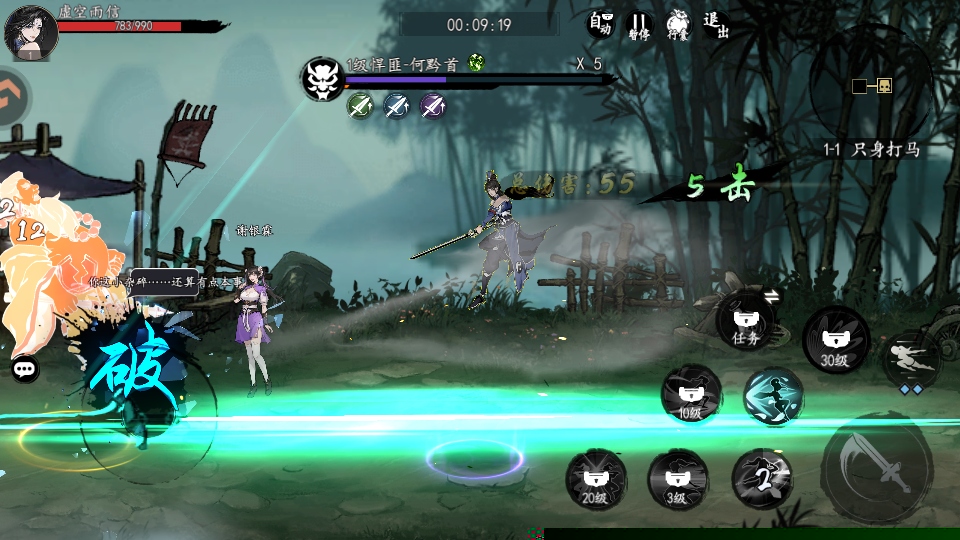Screen dimensions: 960x540
Task: Toggle the auto-battle (自动) button
Action: (600, 24)
